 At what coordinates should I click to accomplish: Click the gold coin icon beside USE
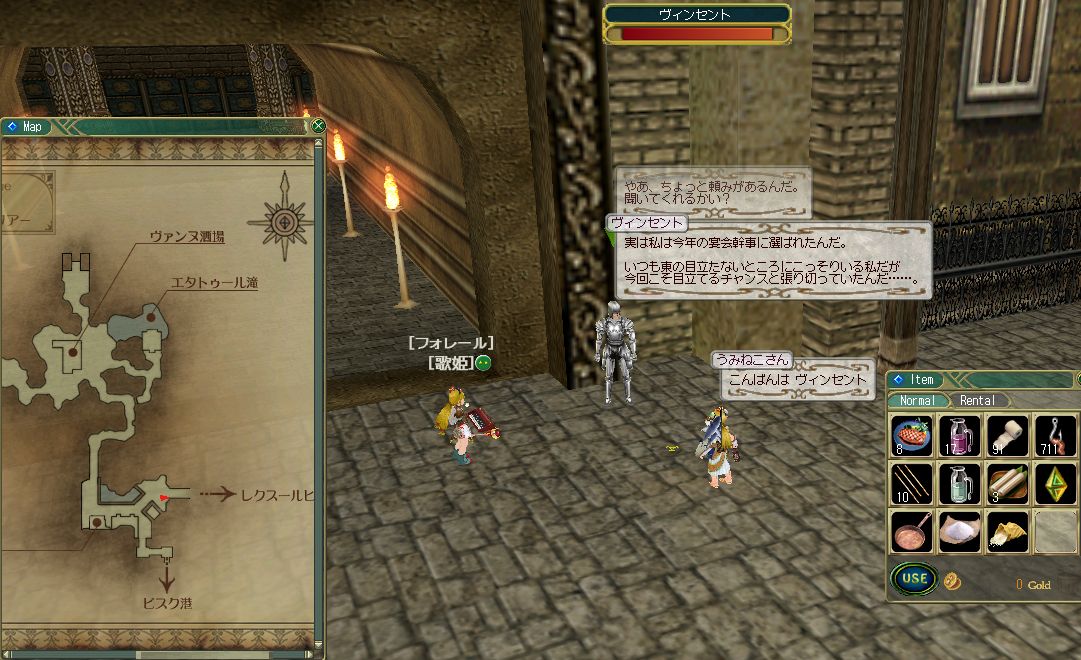(952, 581)
